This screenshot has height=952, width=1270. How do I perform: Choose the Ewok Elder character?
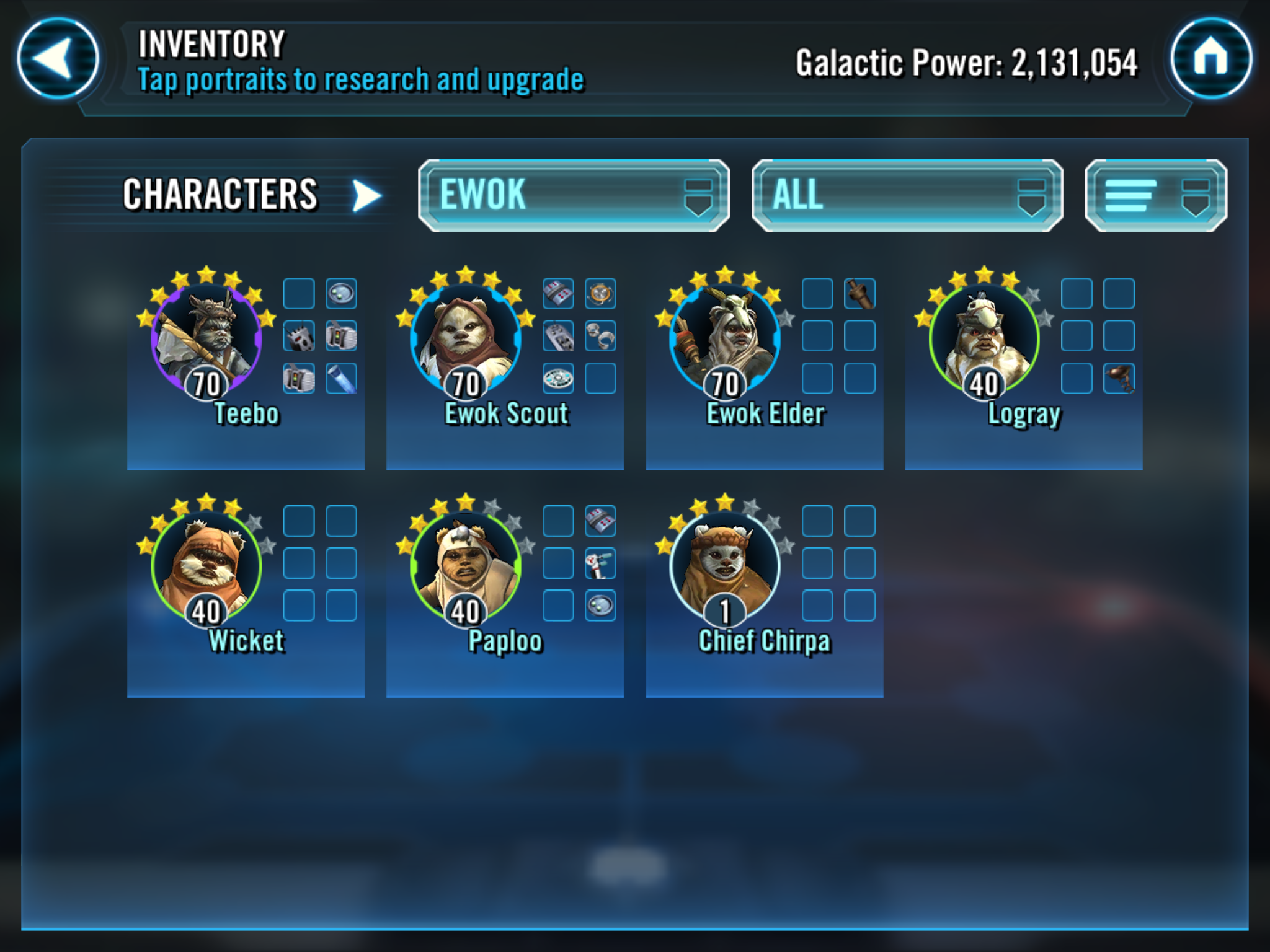[x=725, y=338]
